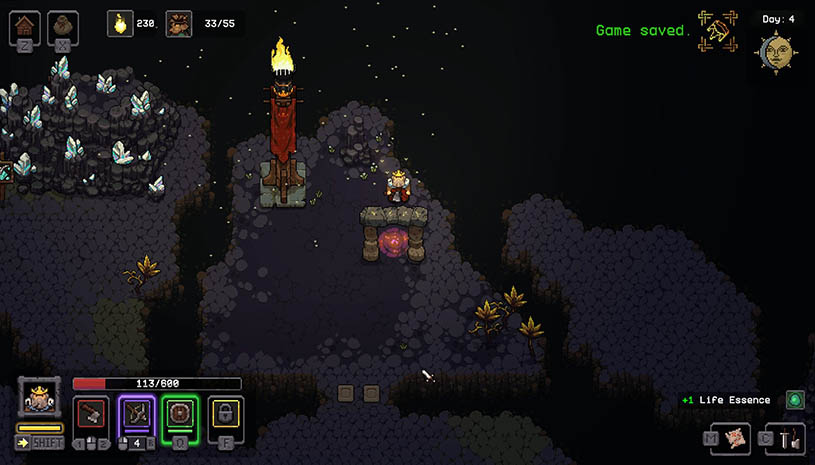Screen dimensions: 815x465
Task: Select the axe weapon slot
Action: click(91, 412)
